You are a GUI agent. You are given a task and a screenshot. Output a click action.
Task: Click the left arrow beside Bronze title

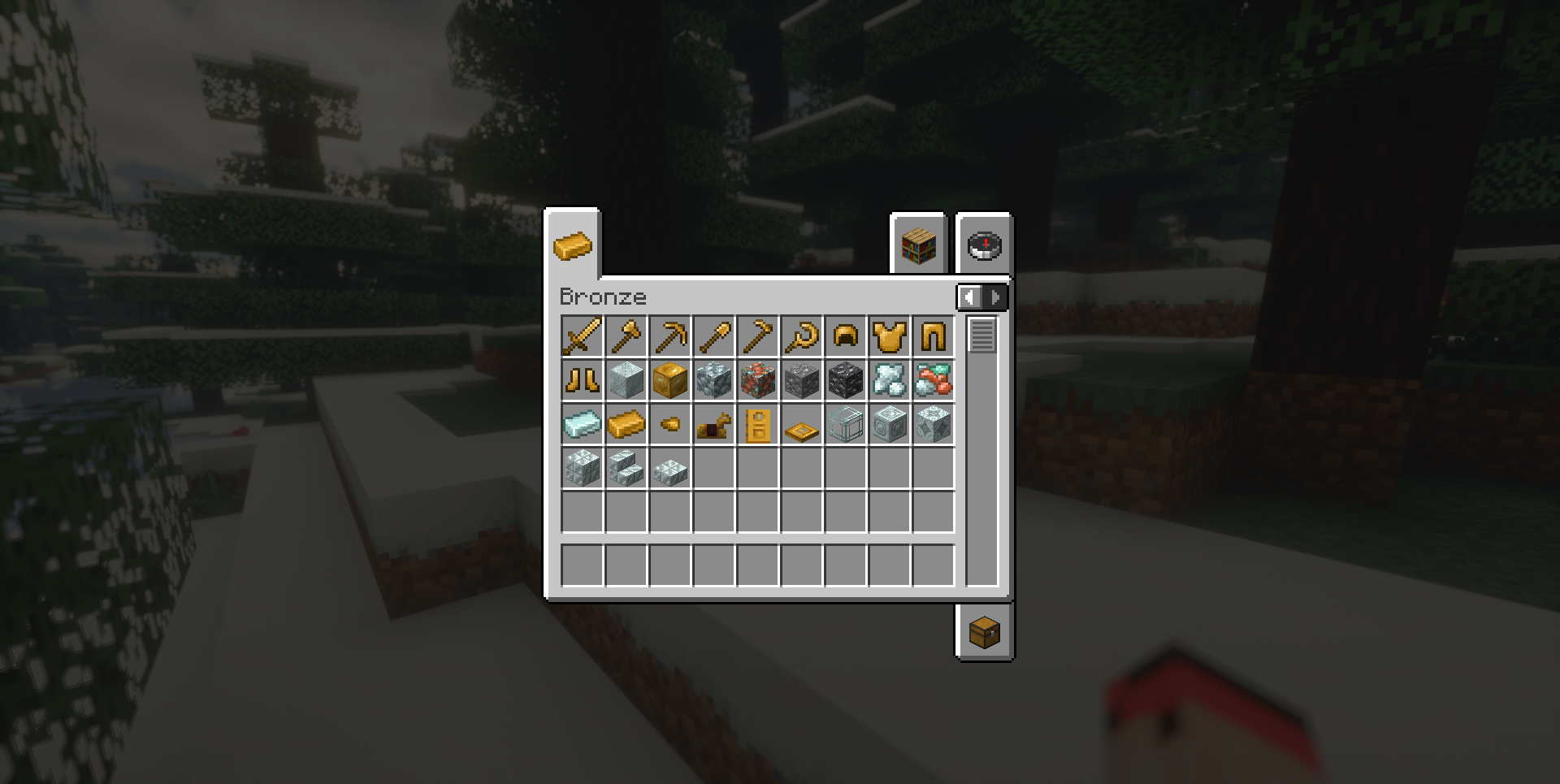[x=970, y=297]
